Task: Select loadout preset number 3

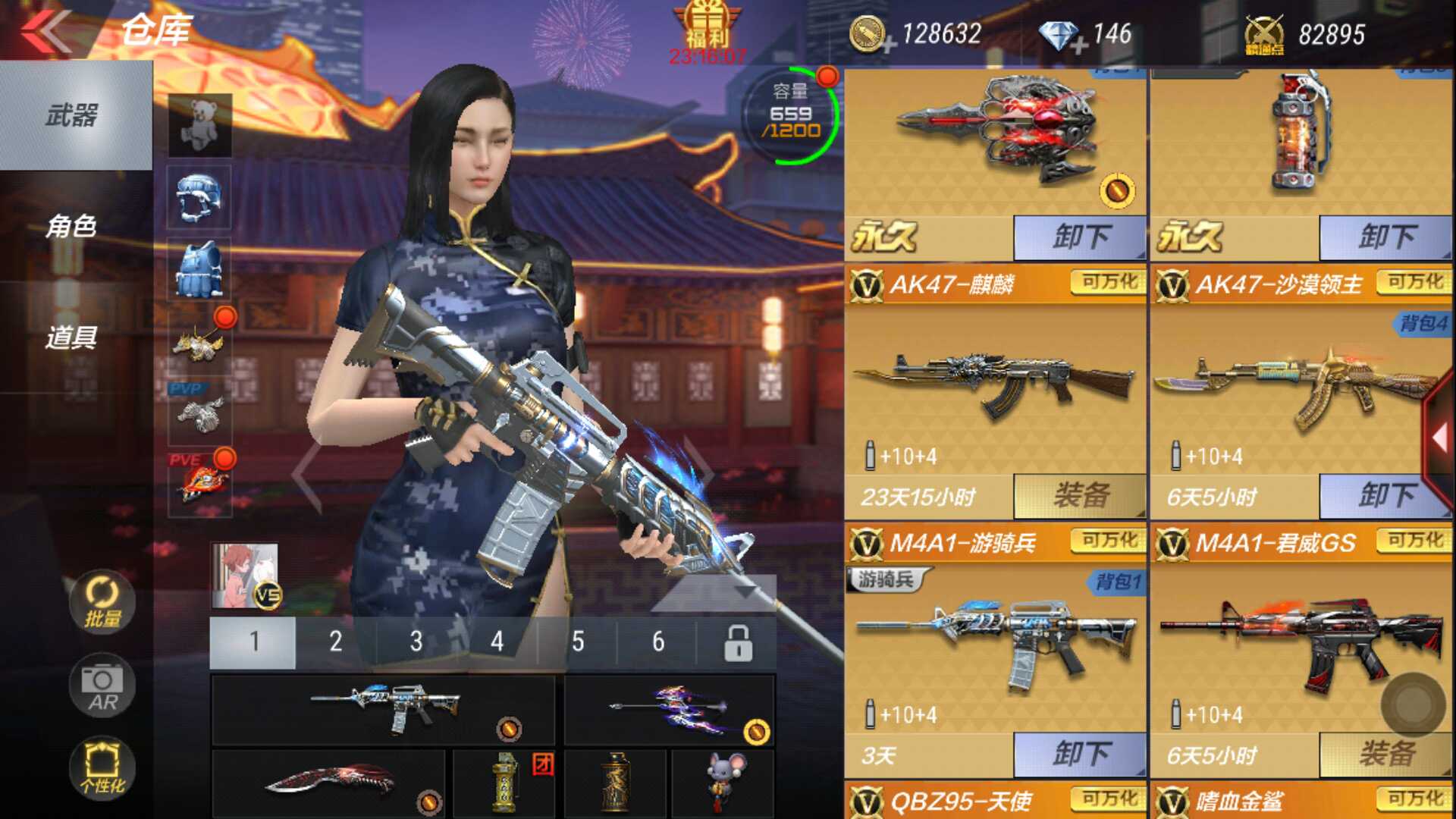Action: pos(416,641)
